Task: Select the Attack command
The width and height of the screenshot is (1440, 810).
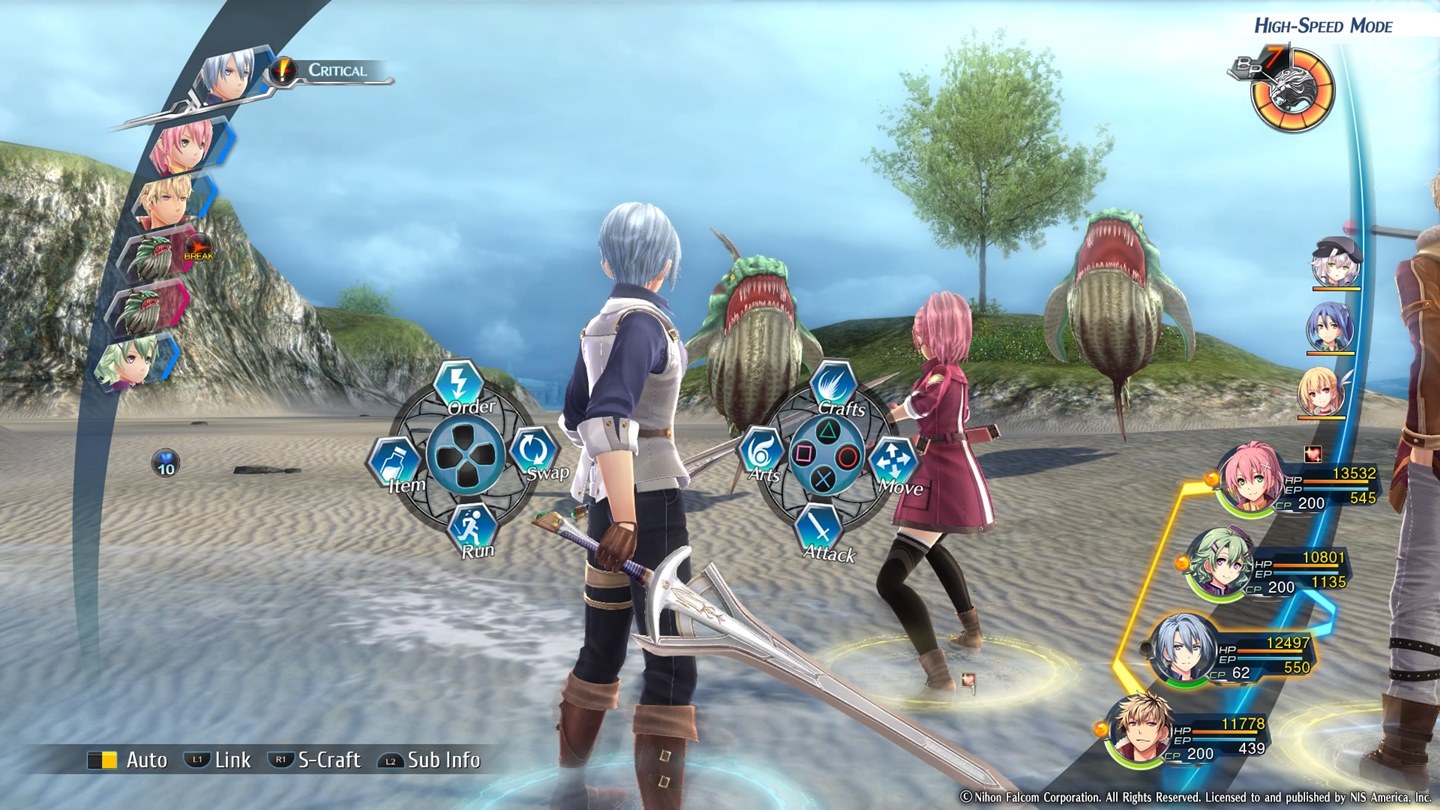Action: [818, 528]
